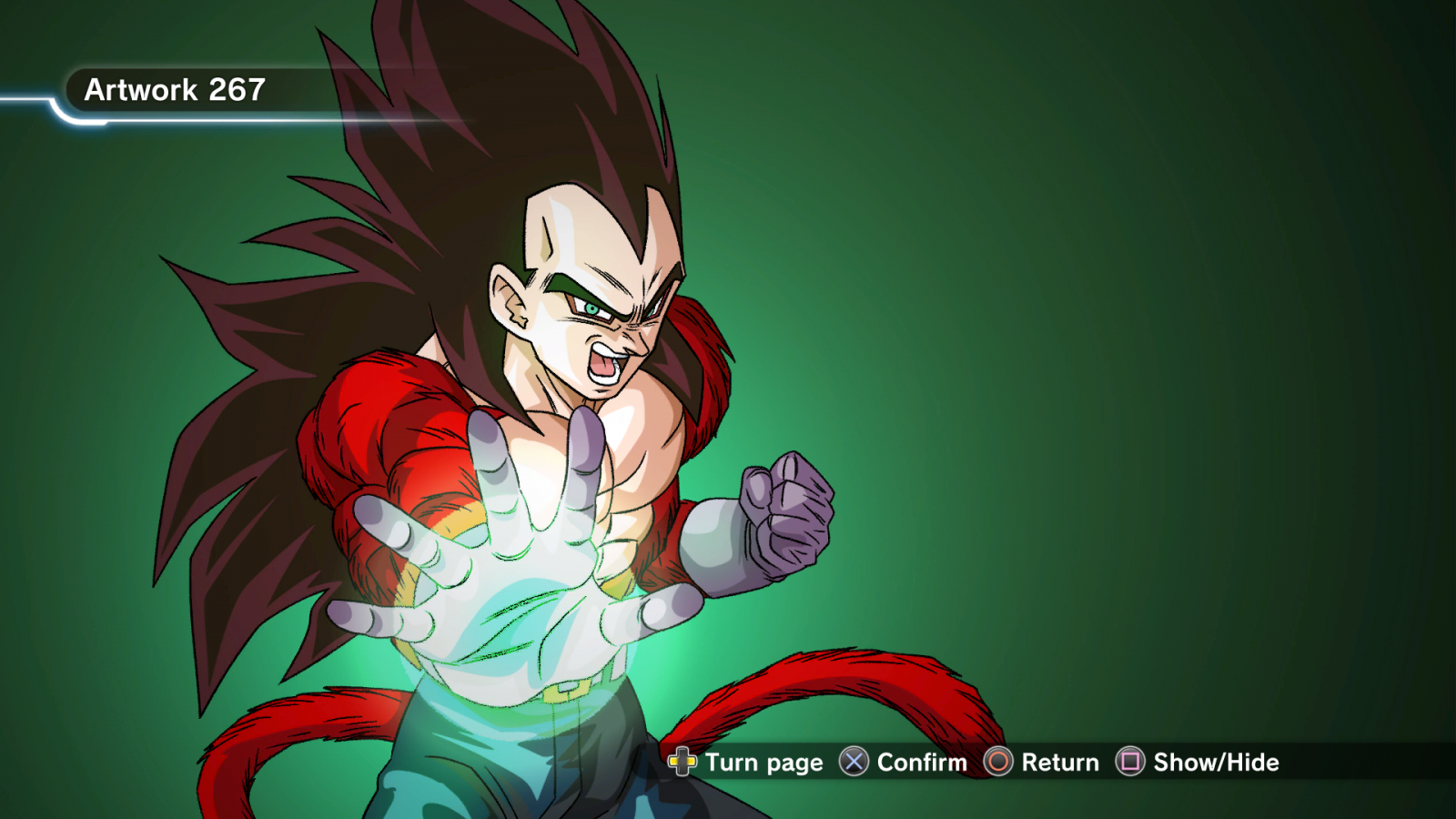Click the square glyph beside Show/Hide
The height and width of the screenshot is (819, 1456).
(x=1130, y=763)
